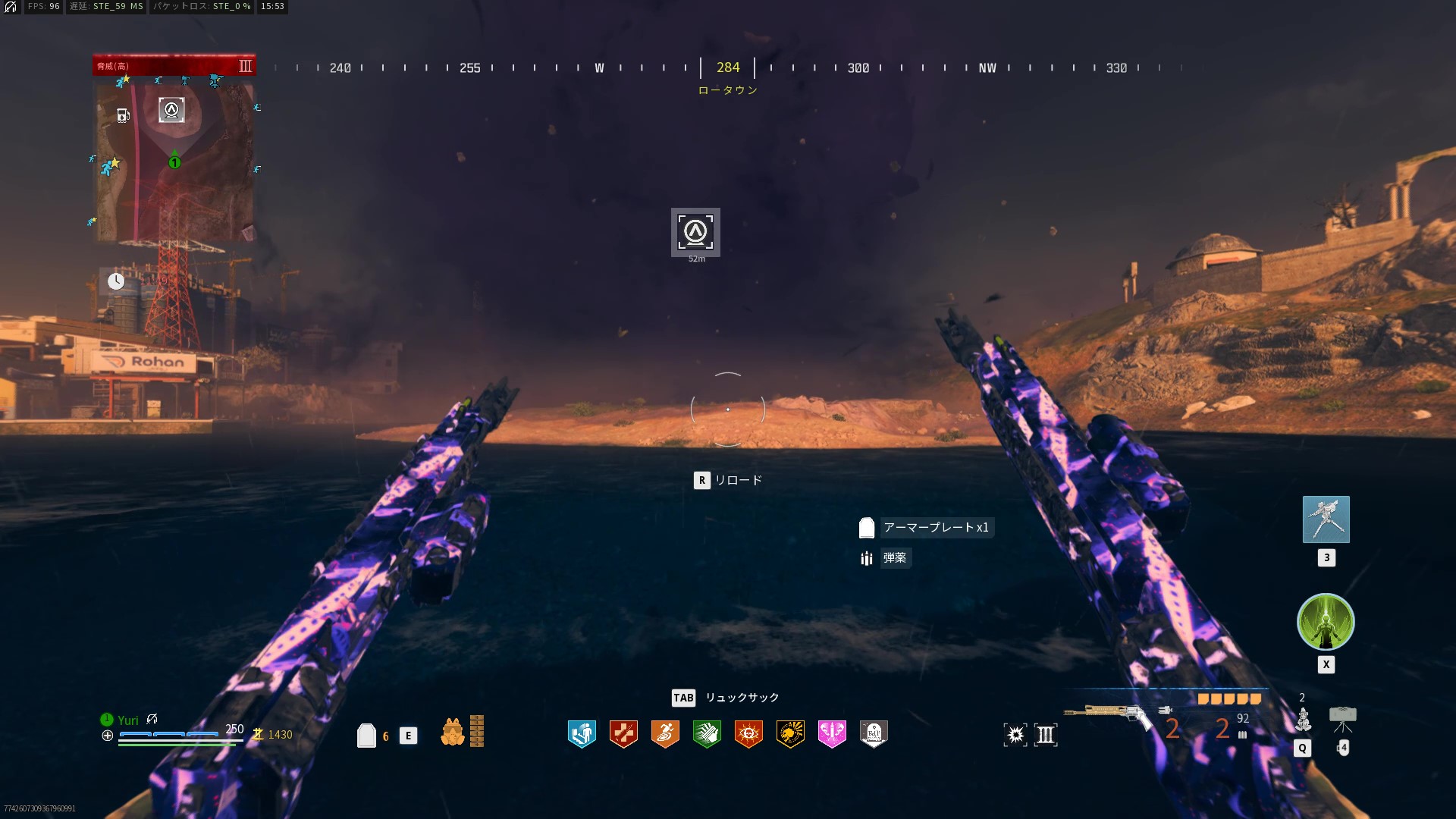Select the armor plate count icon
The image size is (1456, 819).
coord(367,735)
